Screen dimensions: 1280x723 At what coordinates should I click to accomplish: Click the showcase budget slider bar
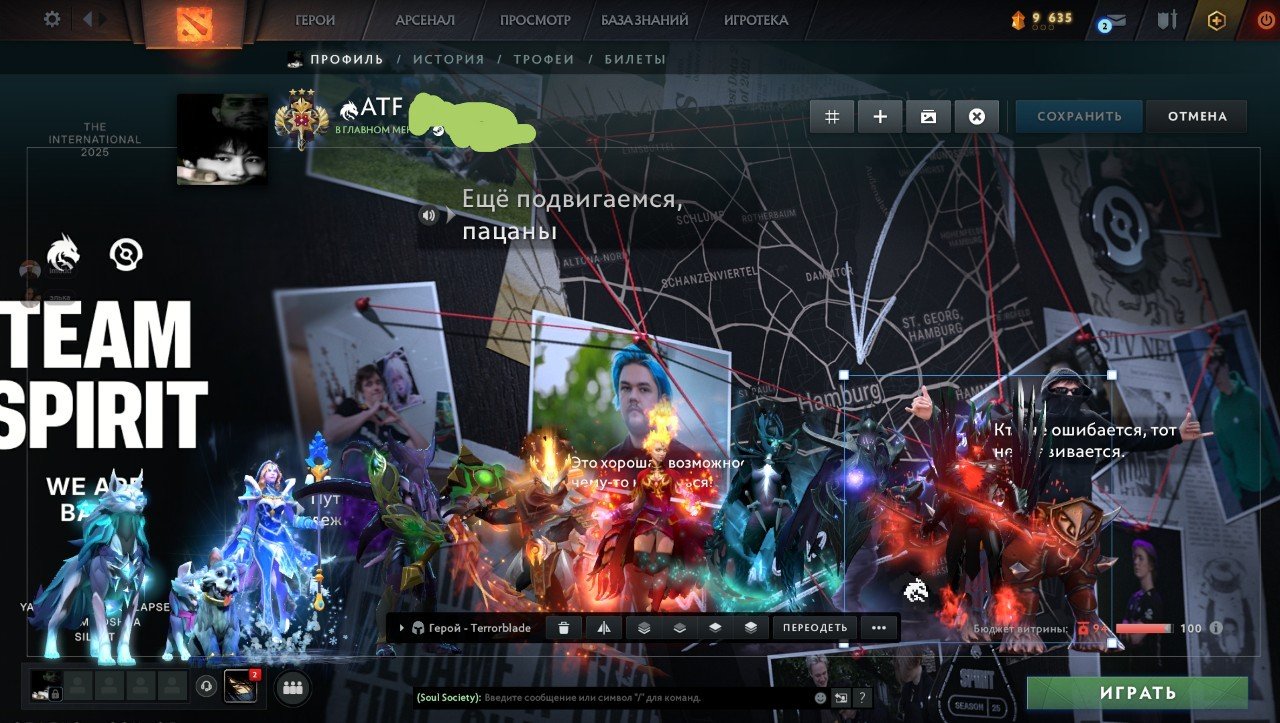tap(1145, 629)
